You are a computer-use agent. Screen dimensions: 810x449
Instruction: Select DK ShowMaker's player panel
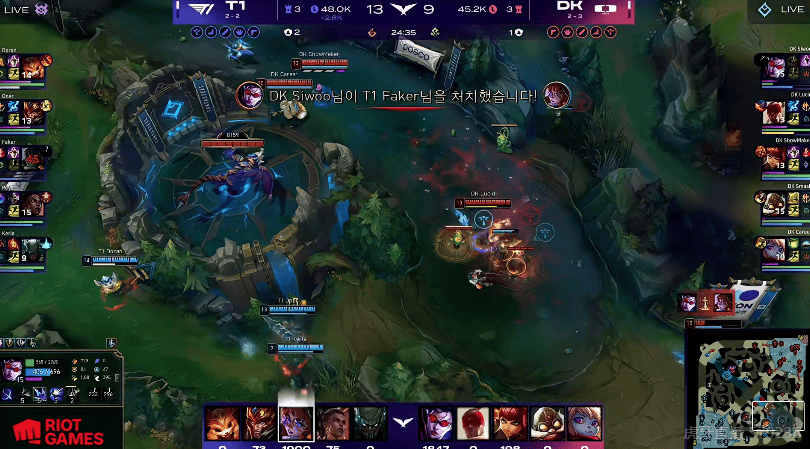click(x=786, y=157)
